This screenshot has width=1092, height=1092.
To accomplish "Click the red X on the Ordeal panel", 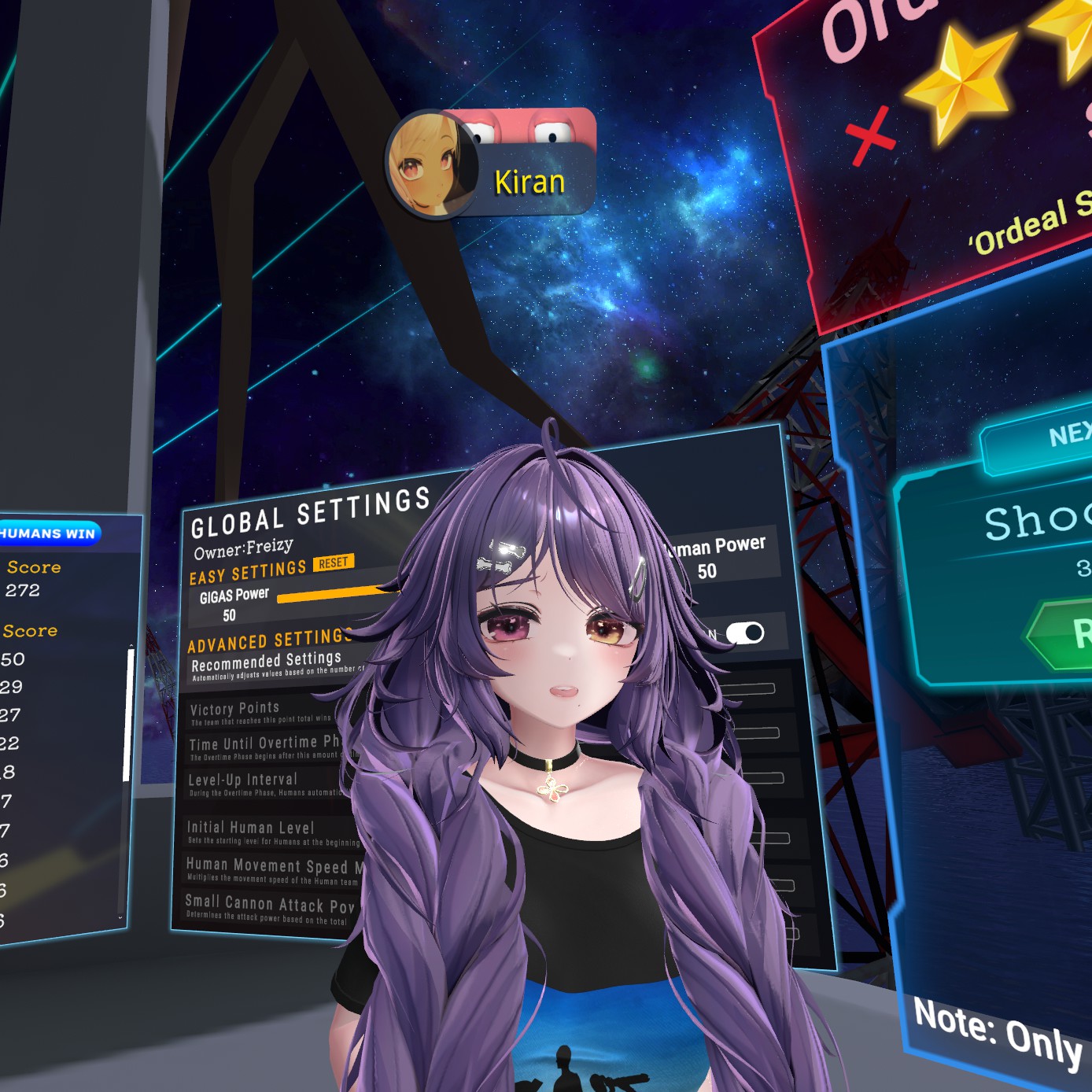I will pyautogui.click(x=870, y=136).
